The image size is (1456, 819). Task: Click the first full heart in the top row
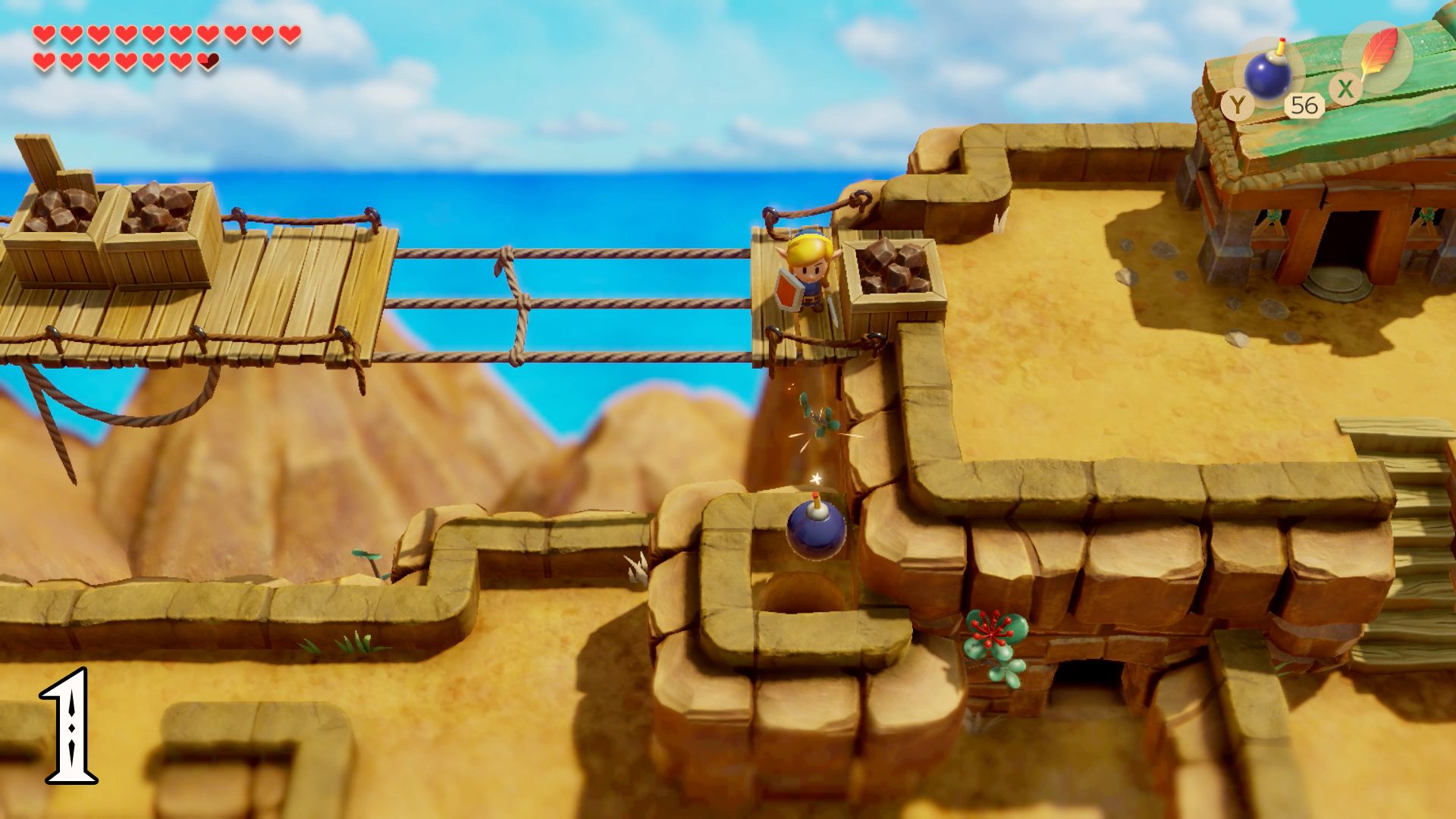tap(43, 33)
